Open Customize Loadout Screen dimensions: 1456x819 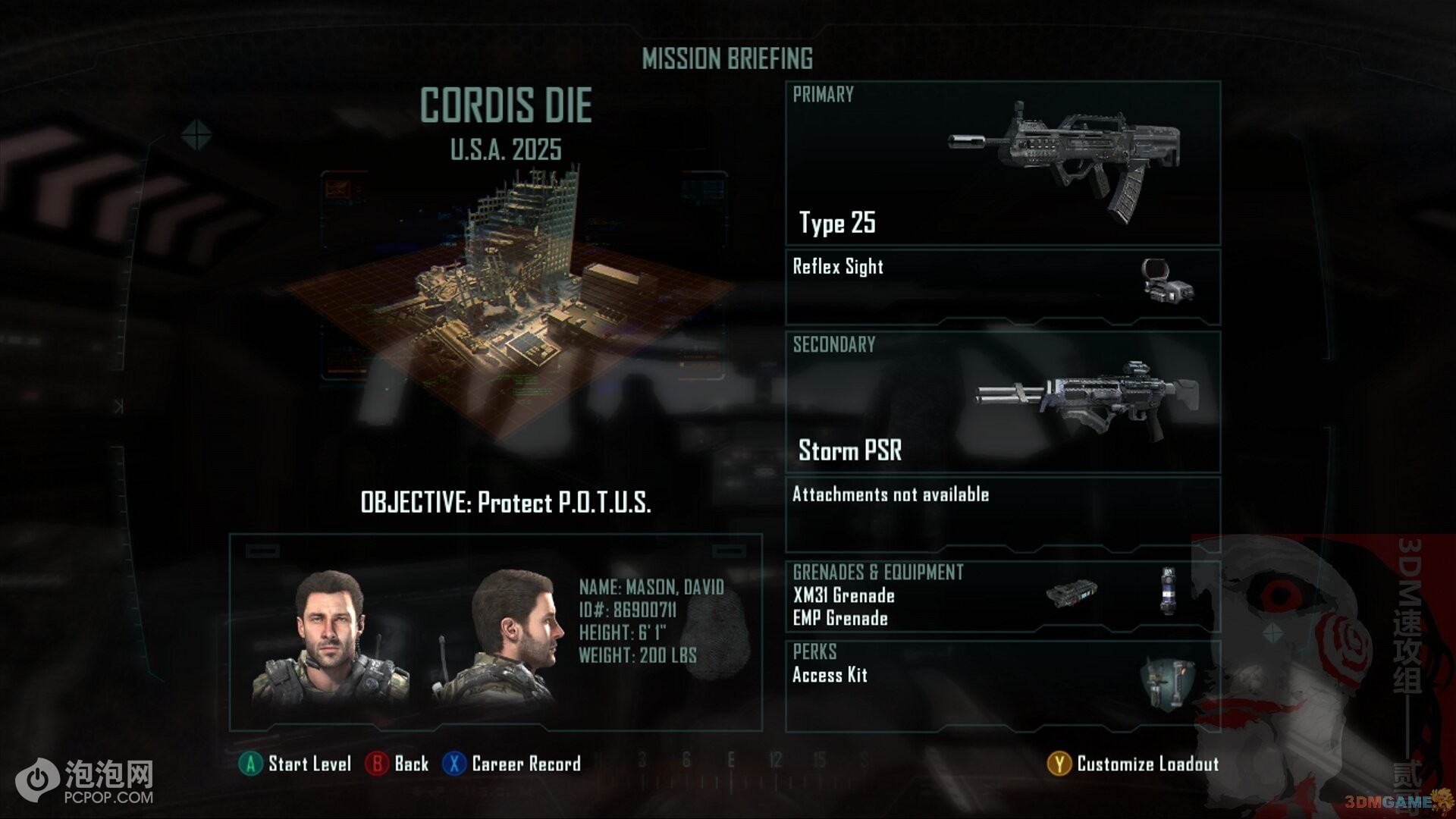pos(1133,764)
